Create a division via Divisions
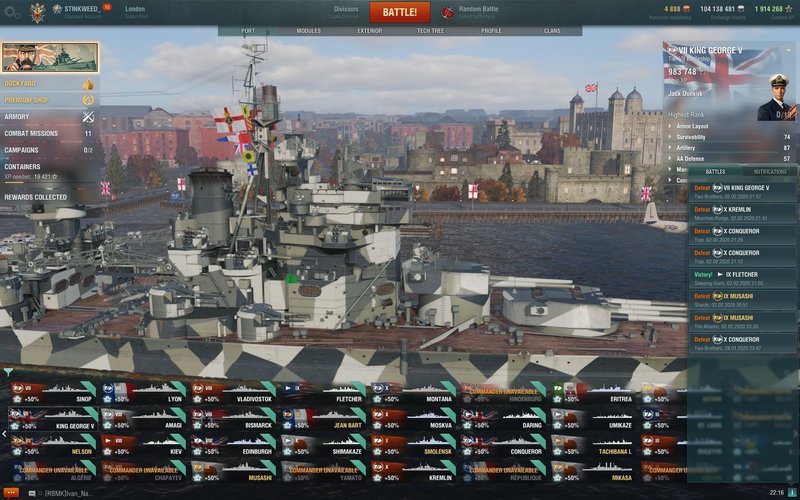800x500 pixels. (345, 12)
